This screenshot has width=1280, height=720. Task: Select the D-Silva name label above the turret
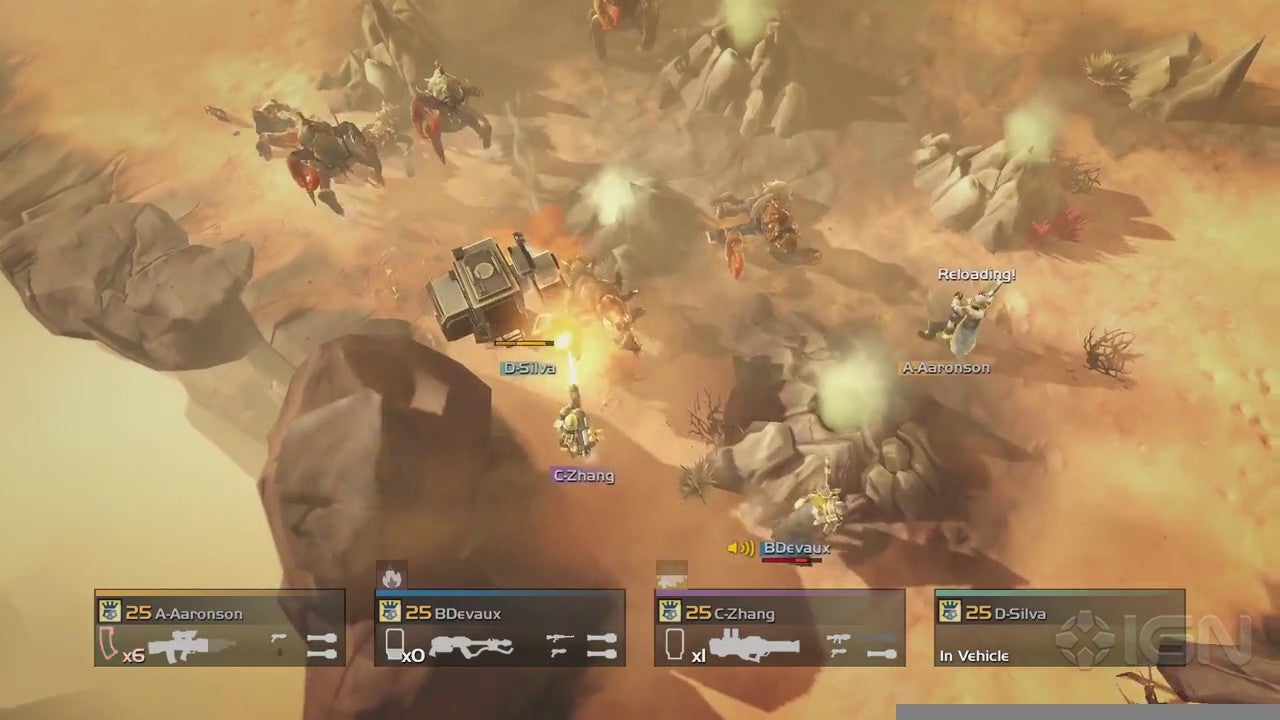[530, 368]
